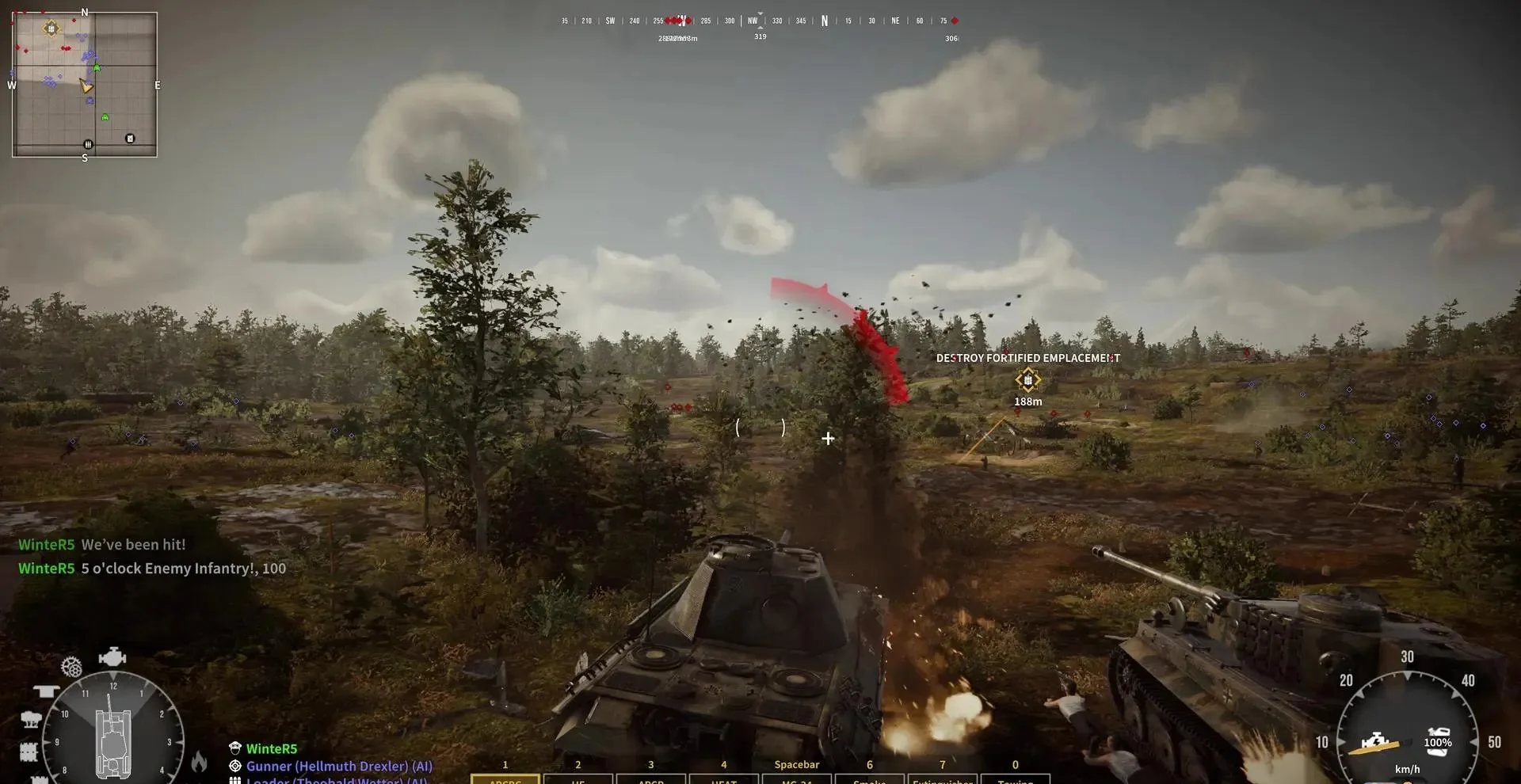Click the engine icon on the damage panel

(114, 657)
